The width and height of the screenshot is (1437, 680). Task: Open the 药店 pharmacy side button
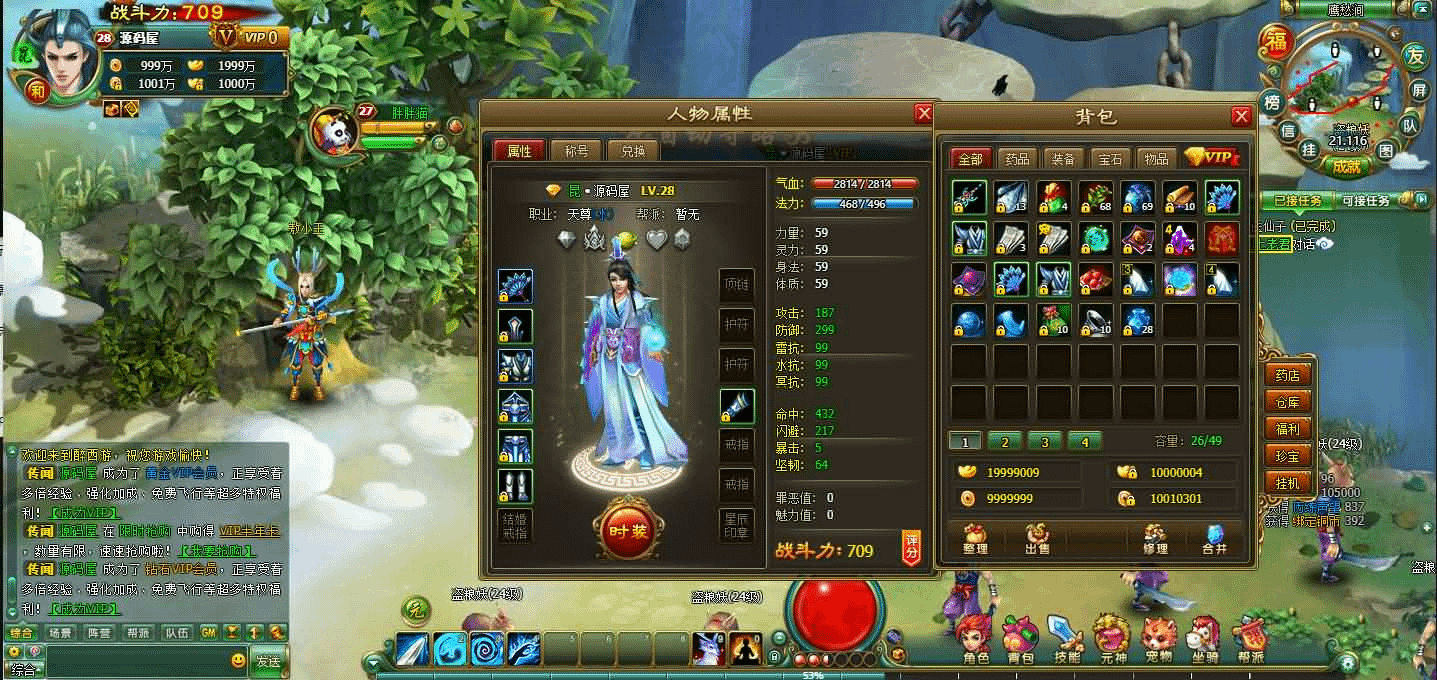pos(1288,375)
